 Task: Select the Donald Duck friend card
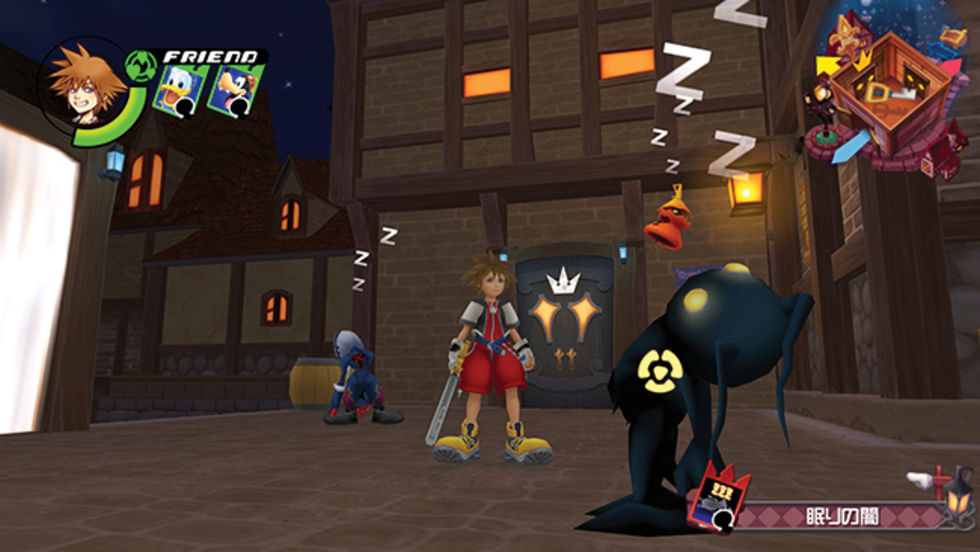pyautogui.click(x=180, y=91)
